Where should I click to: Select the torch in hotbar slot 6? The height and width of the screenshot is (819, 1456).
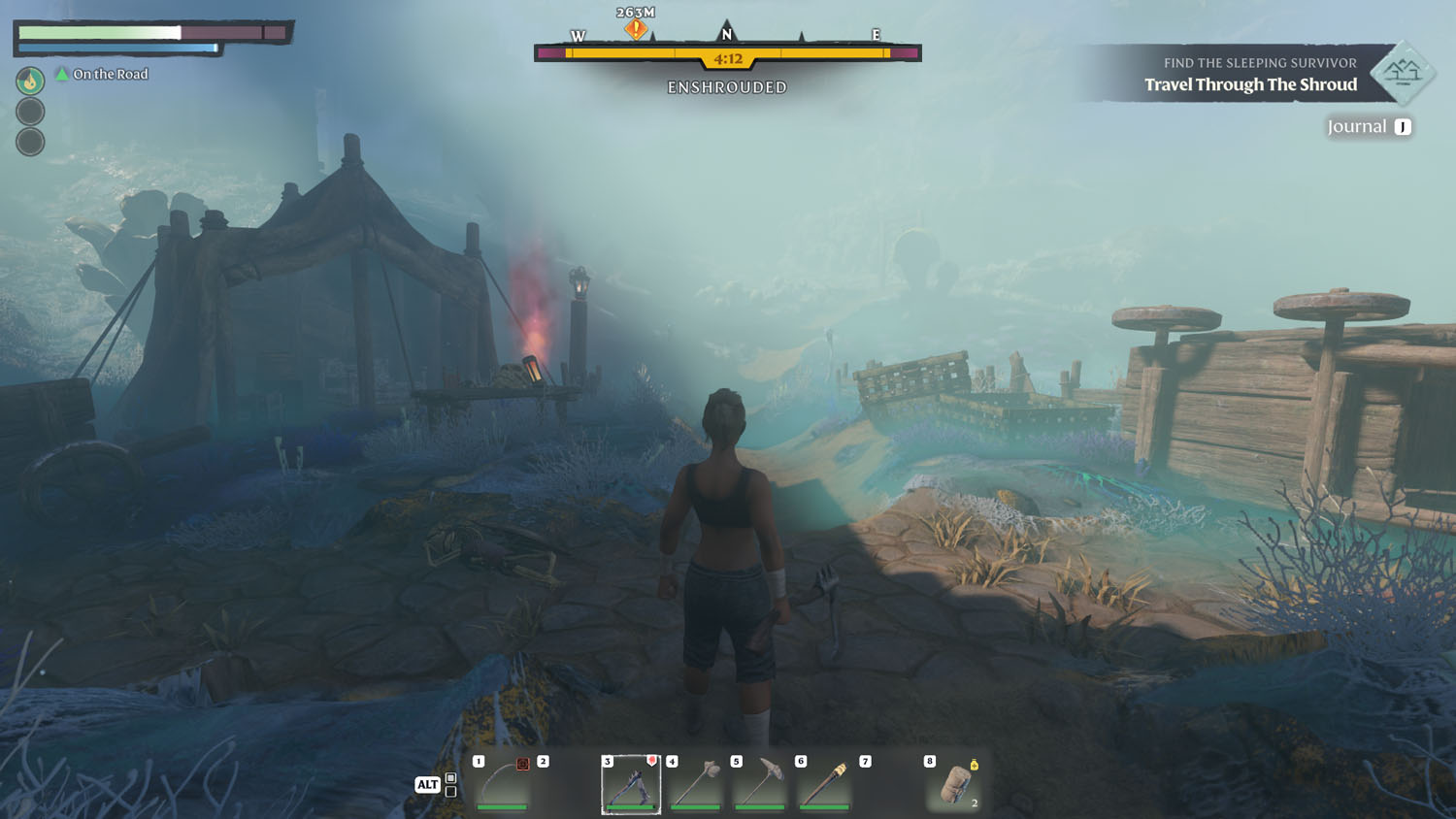pyautogui.click(x=824, y=783)
